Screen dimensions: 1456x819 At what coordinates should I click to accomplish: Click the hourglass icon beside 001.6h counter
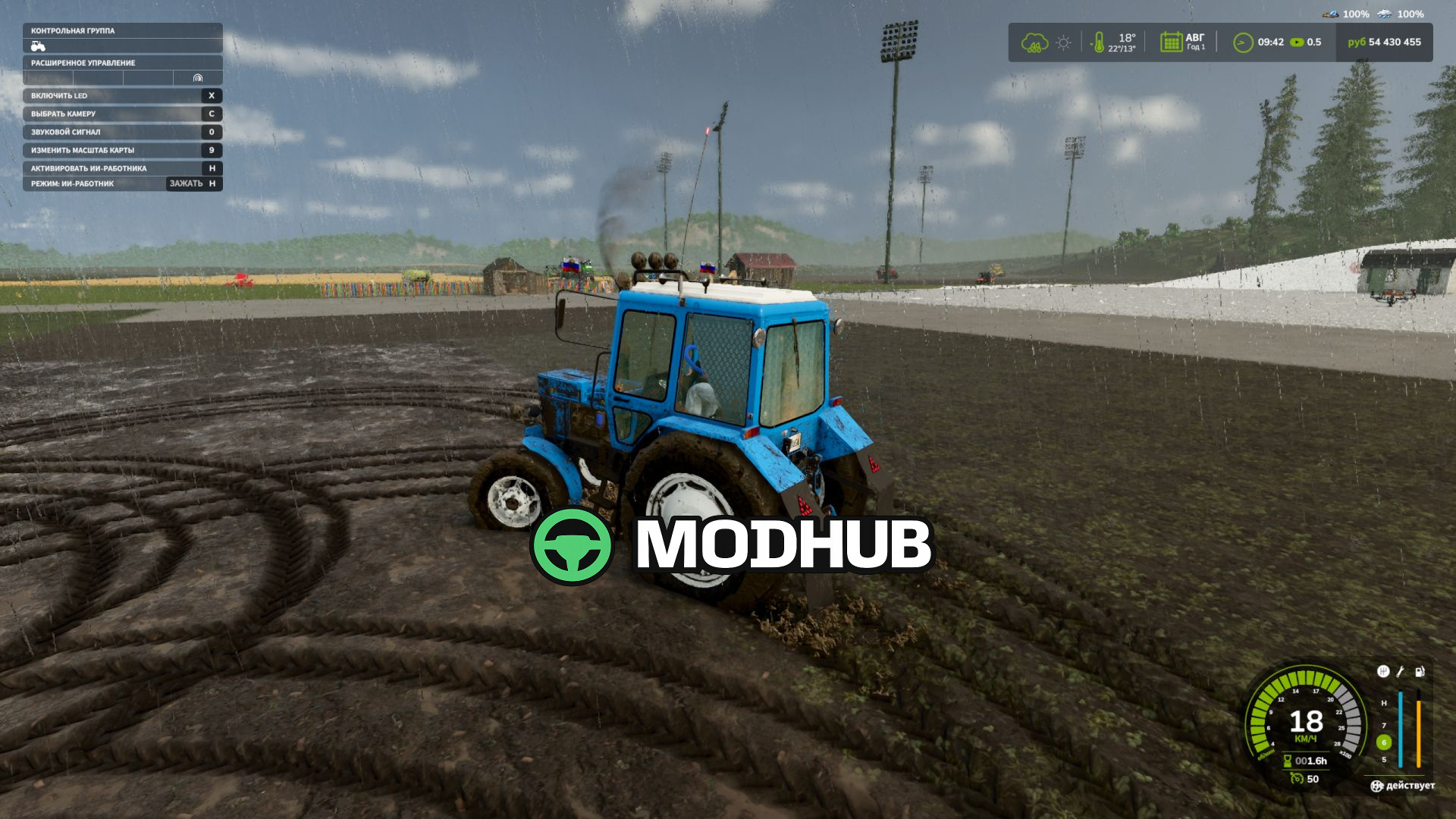[1288, 761]
